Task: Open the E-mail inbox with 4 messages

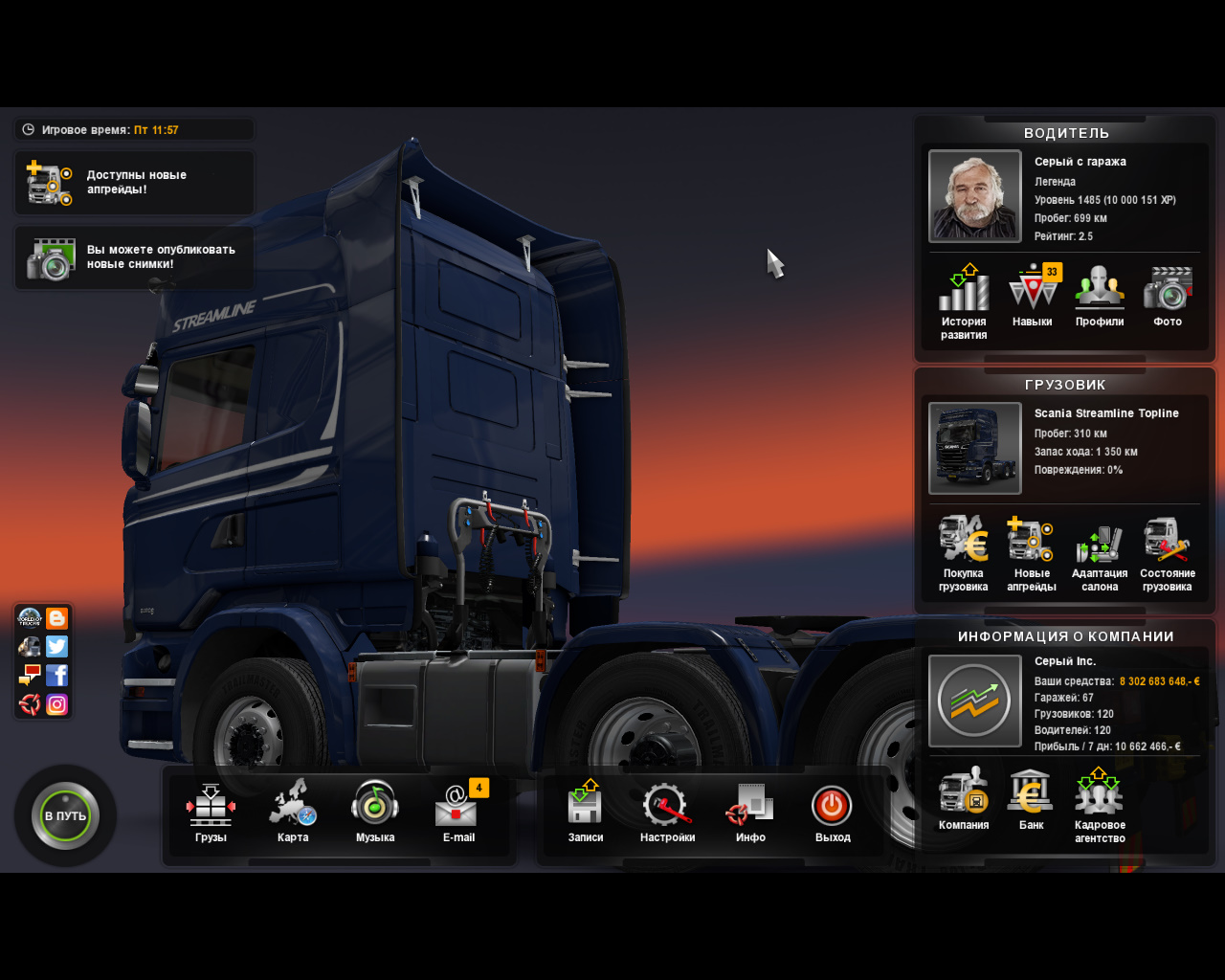Action: pyautogui.click(x=457, y=807)
